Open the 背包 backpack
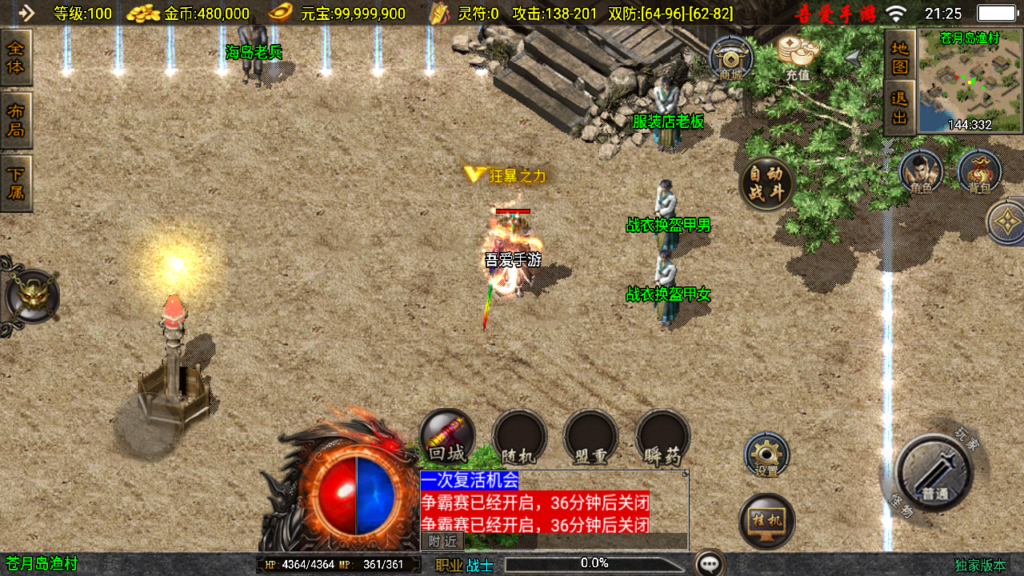The width and height of the screenshot is (1024, 576). click(x=979, y=171)
